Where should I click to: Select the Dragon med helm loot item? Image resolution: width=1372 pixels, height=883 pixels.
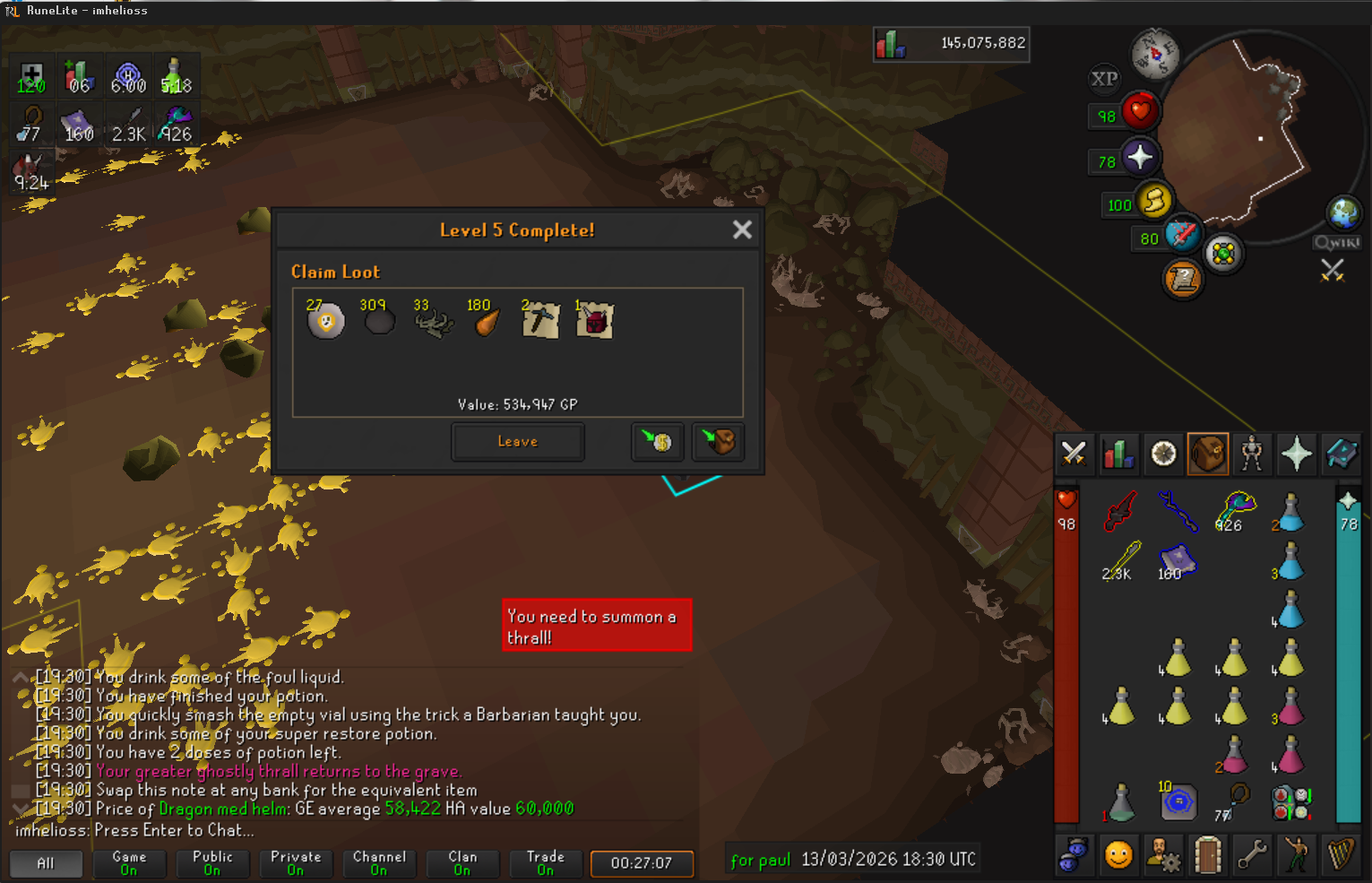(594, 321)
